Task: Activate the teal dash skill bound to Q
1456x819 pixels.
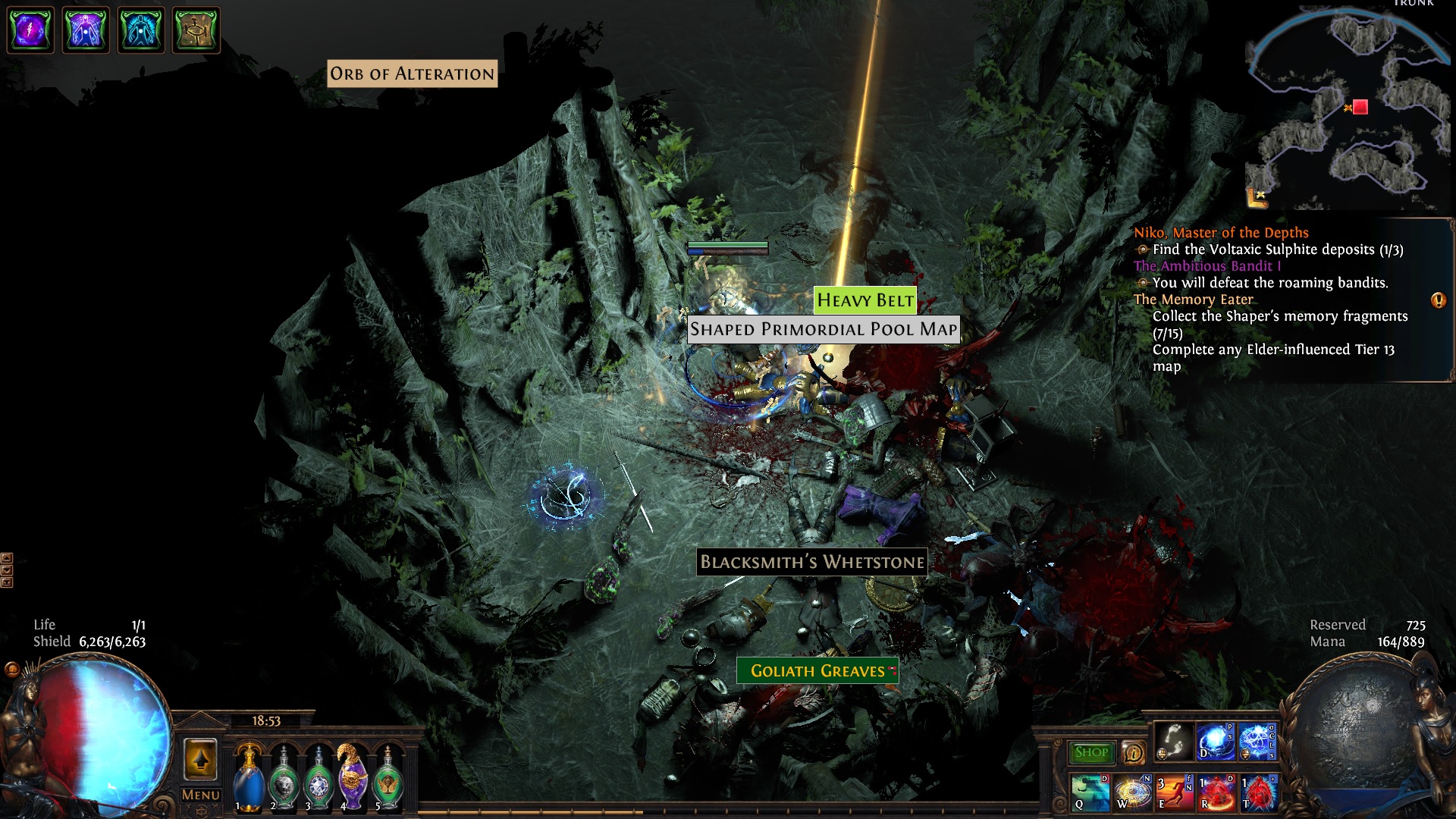Action: pos(1090,792)
